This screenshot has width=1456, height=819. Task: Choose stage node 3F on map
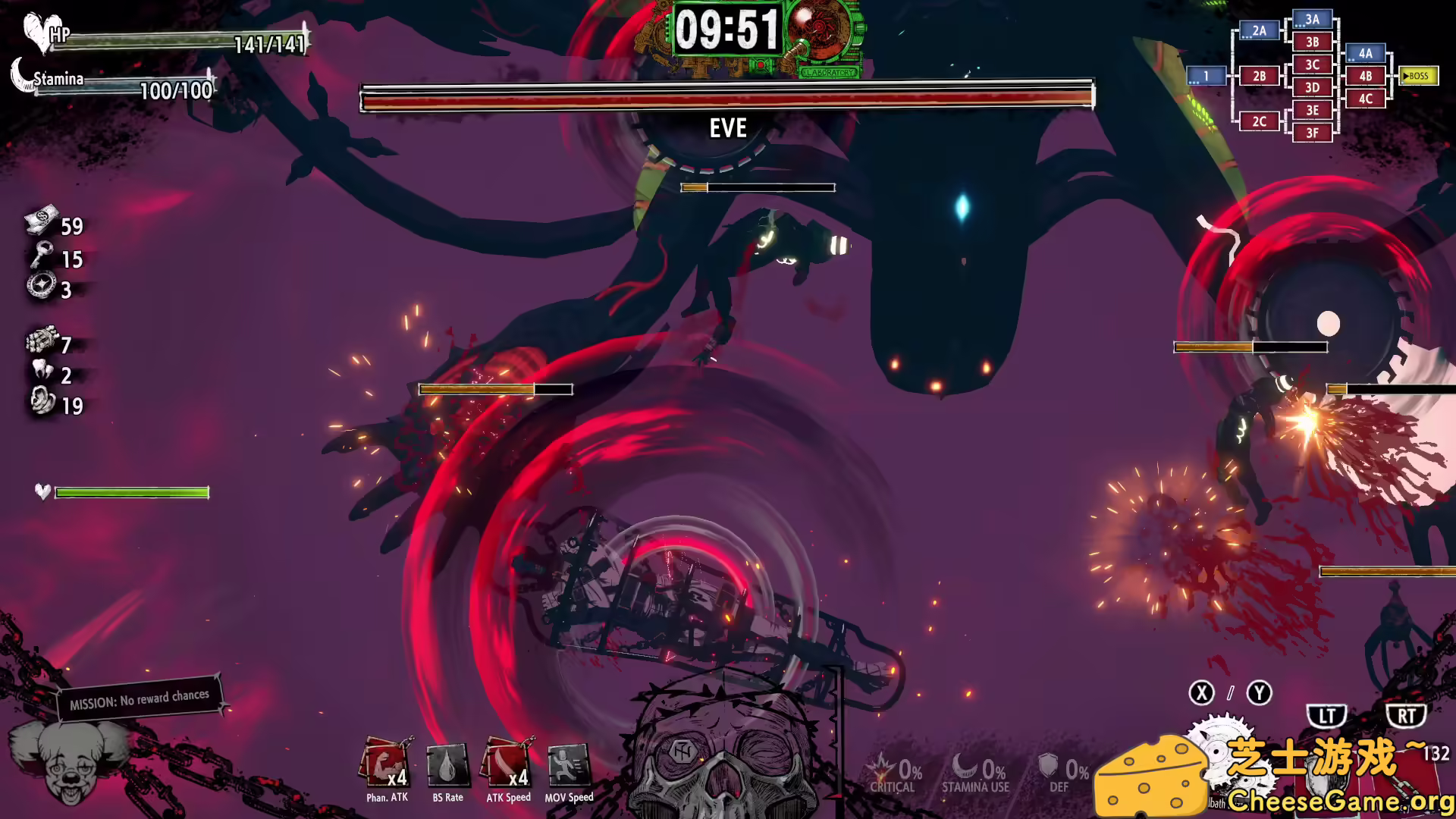pyautogui.click(x=1313, y=133)
